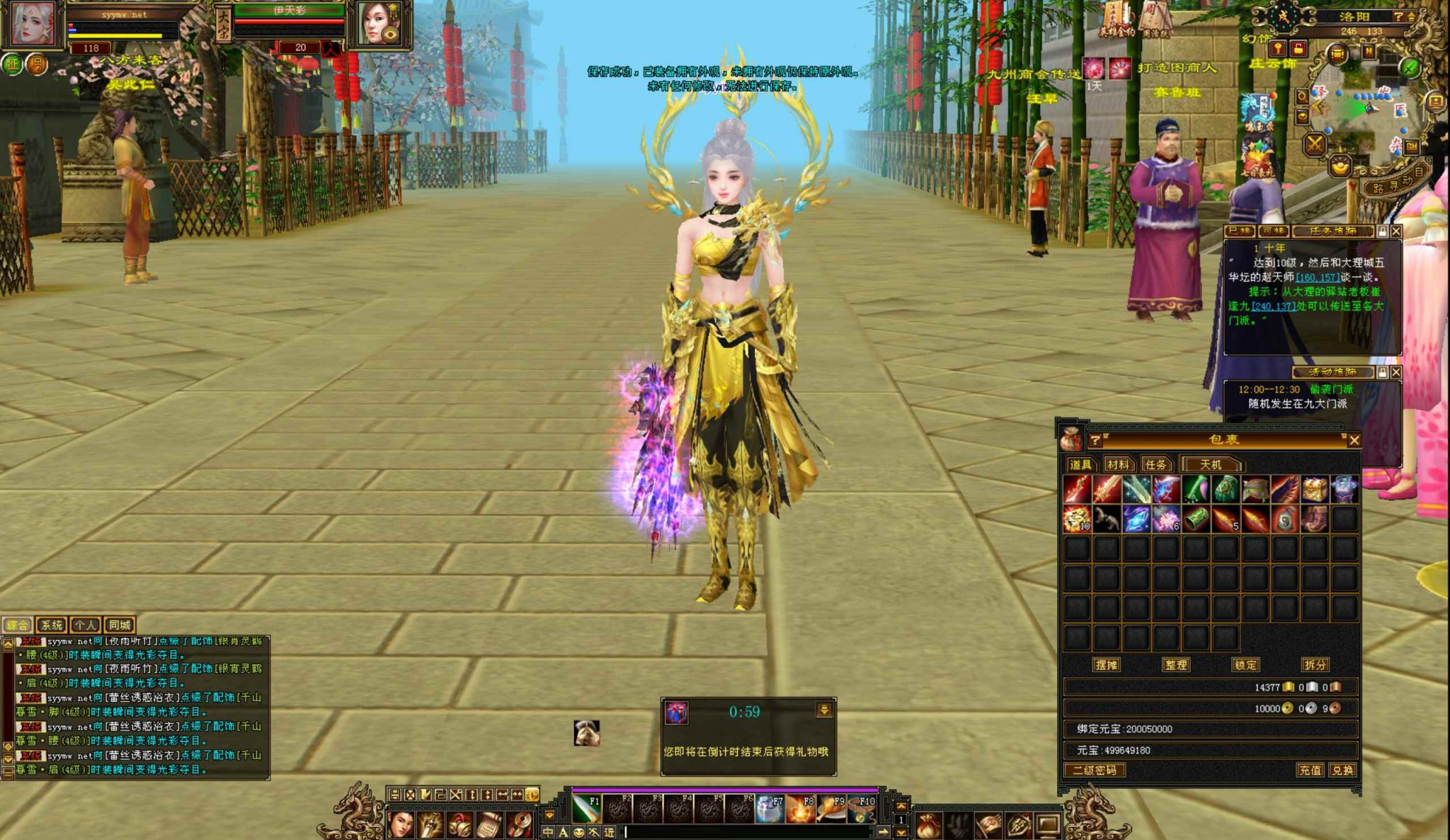Open a stall with 摆摊 button
The width and height of the screenshot is (1450, 840).
(x=1107, y=665)
